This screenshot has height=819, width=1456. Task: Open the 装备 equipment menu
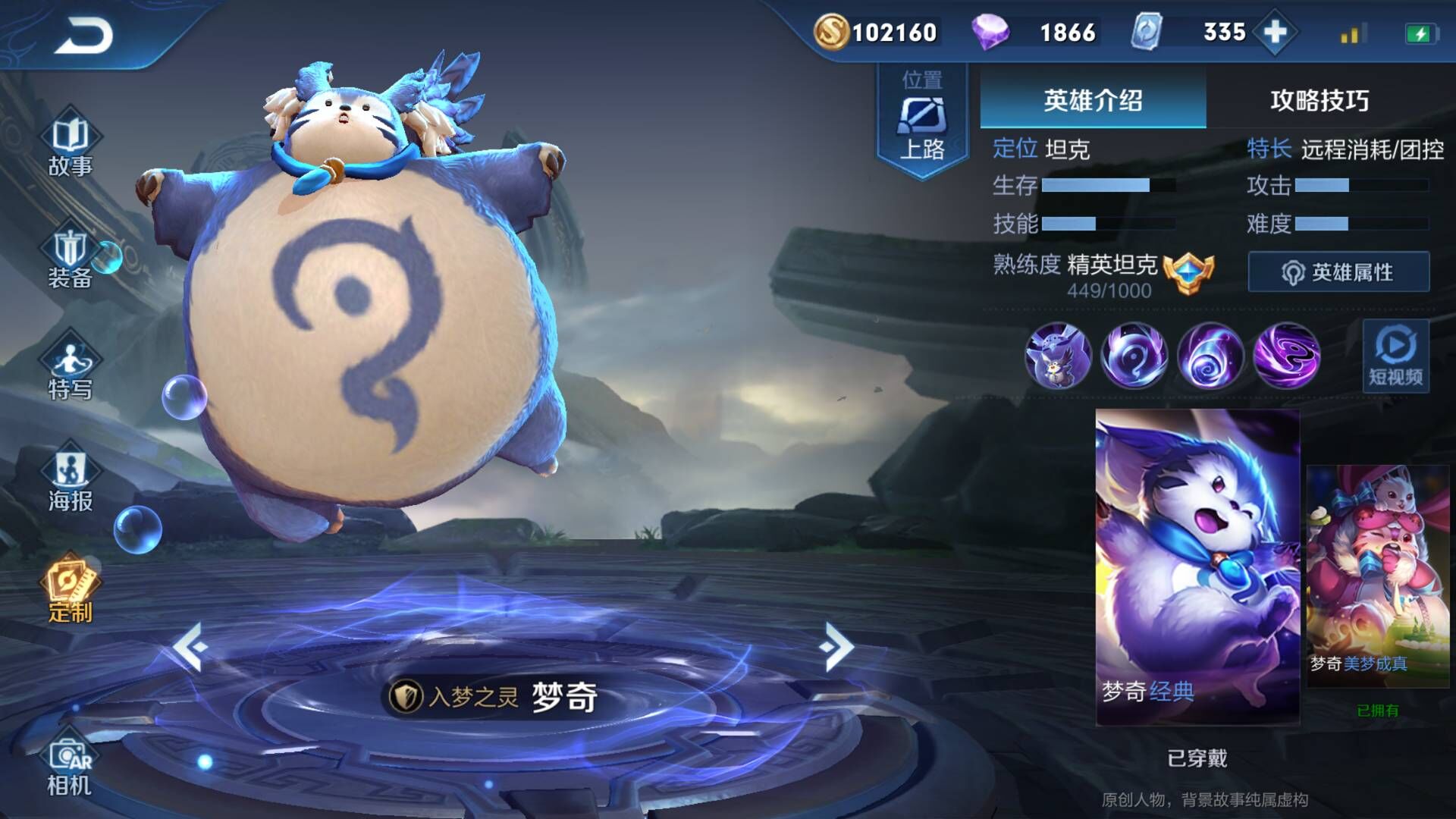(x=70, y=258)
